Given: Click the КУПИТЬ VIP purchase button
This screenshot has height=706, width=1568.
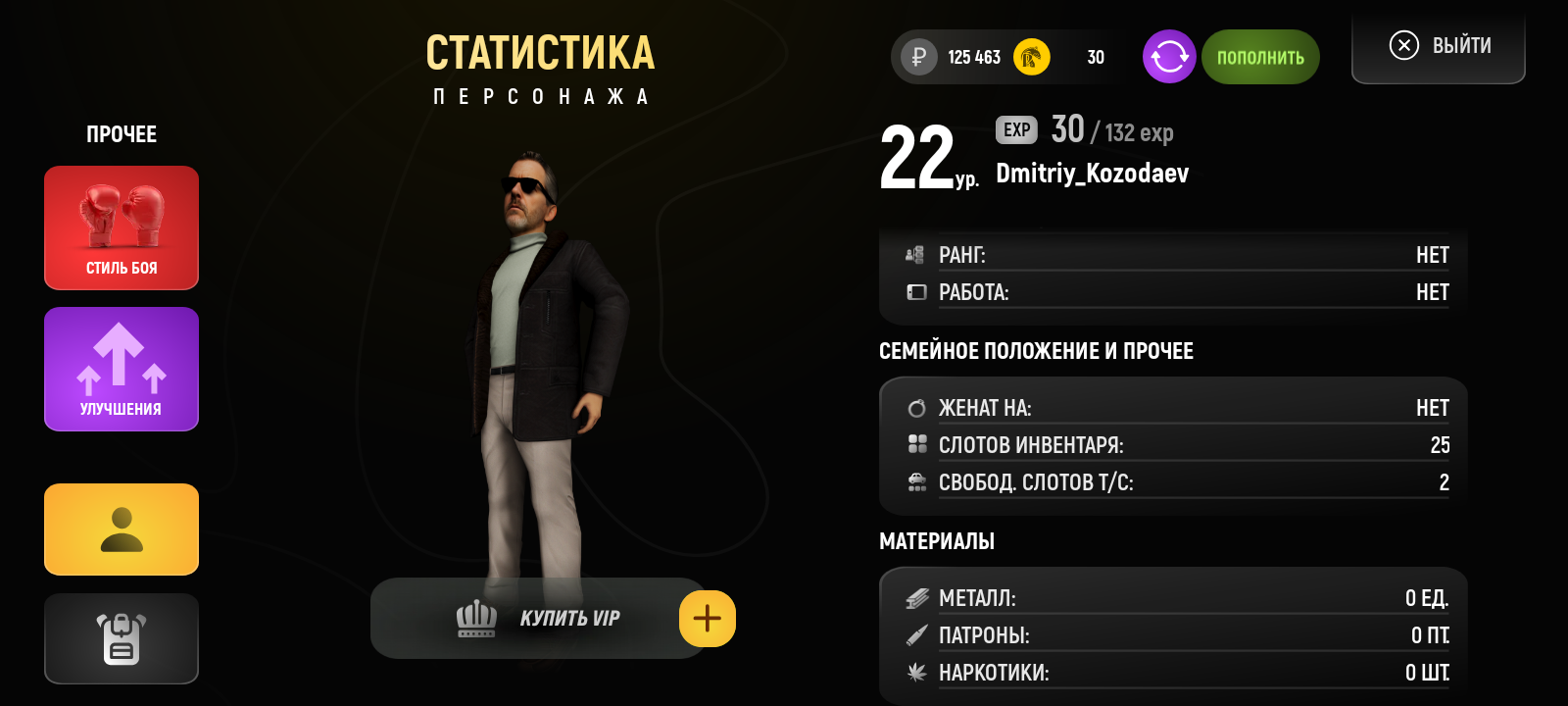Looking at the screenshot, I should (x=549, y=618).
